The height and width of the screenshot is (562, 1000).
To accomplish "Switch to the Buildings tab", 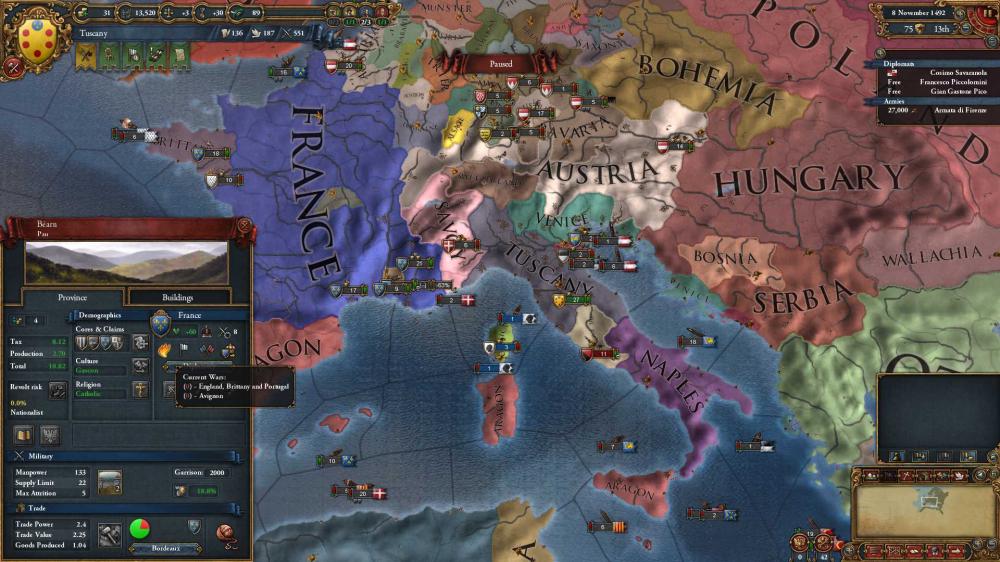I will 178,297.
